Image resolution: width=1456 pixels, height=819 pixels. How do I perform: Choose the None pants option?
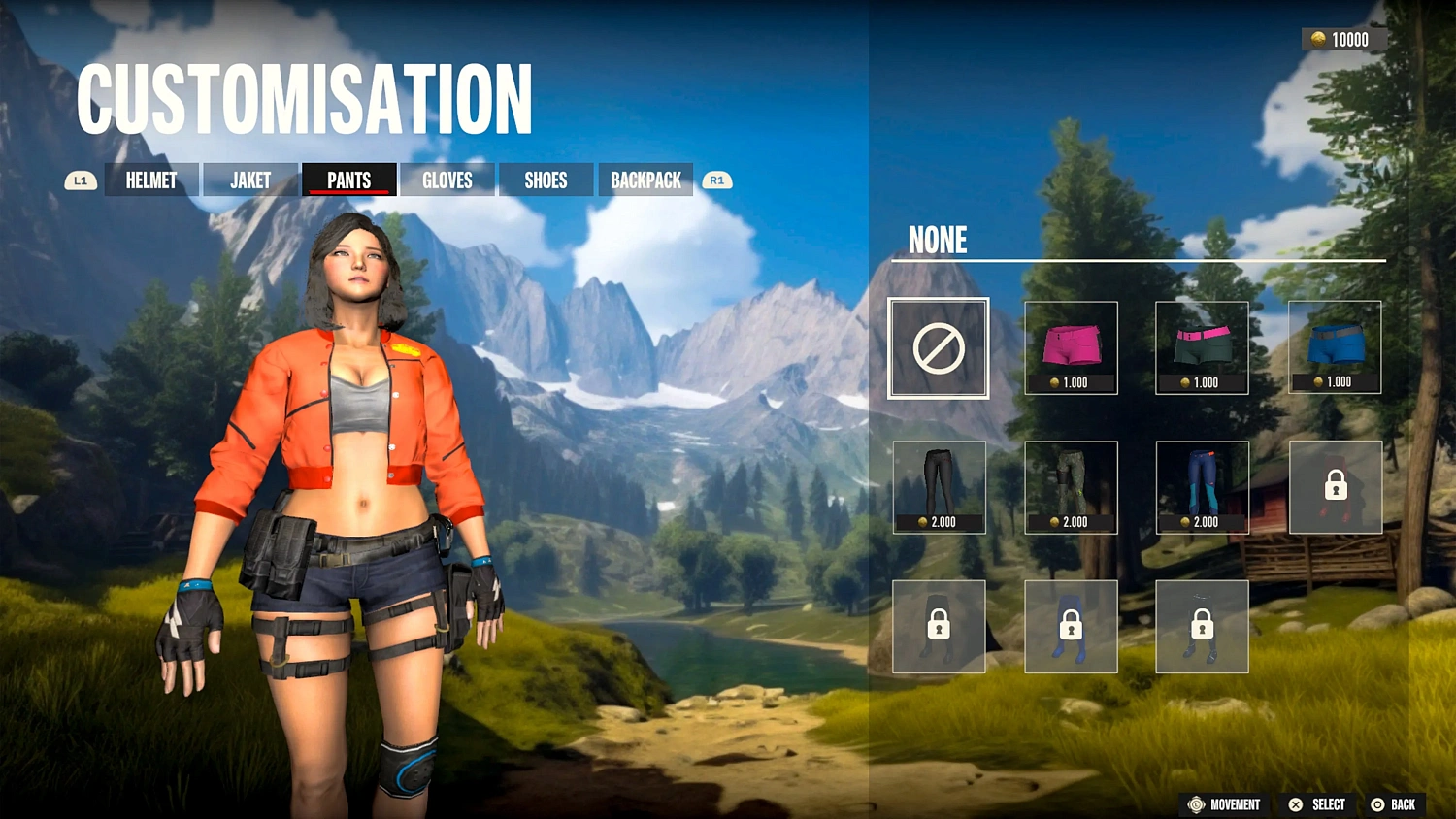(939, 348)
